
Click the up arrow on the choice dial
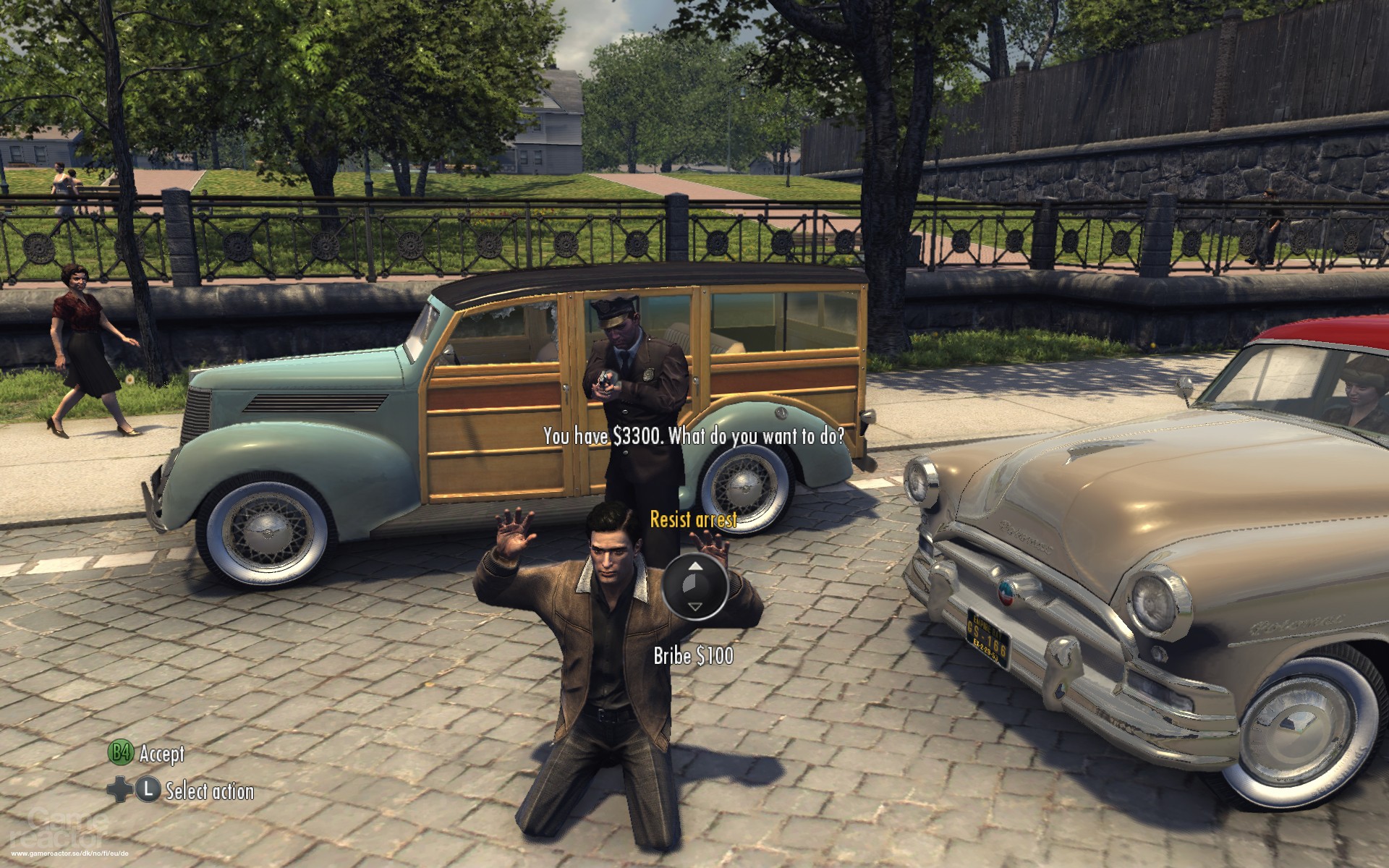click(694, 566)
